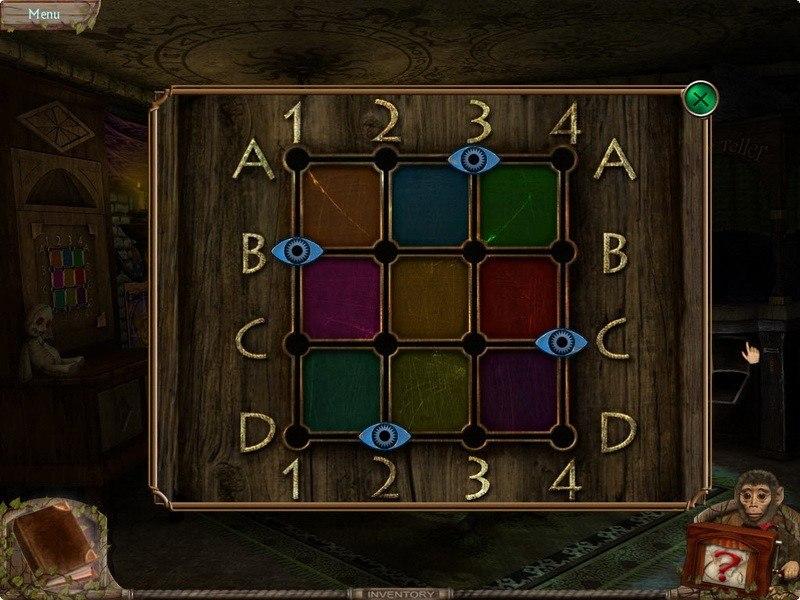Viewport: 800px width, 600px height.
Task: Select the yellow center tile
Action: pyautogui.click(x=430, y=297)
